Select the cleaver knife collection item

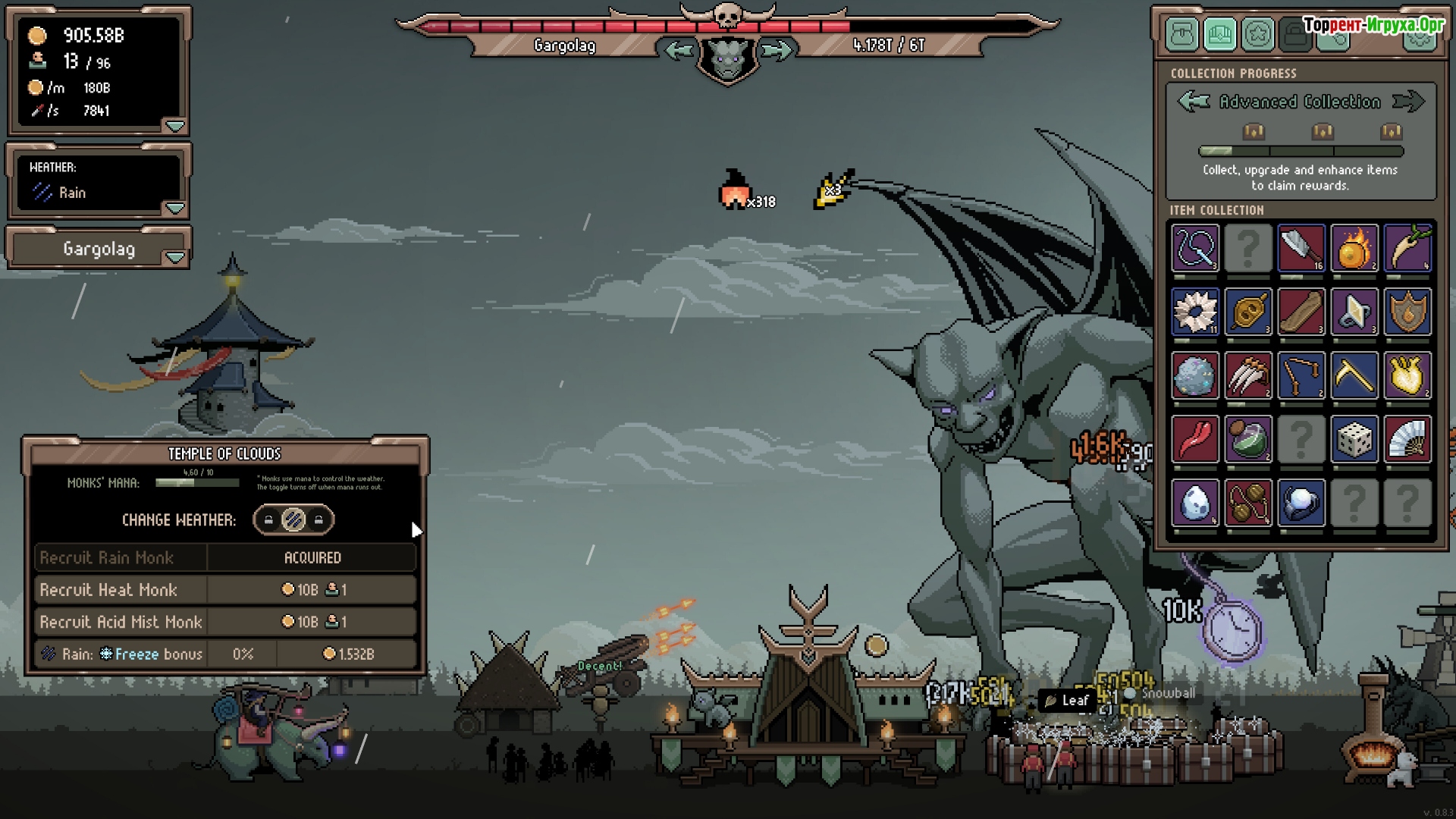(x=1301, y=248)
